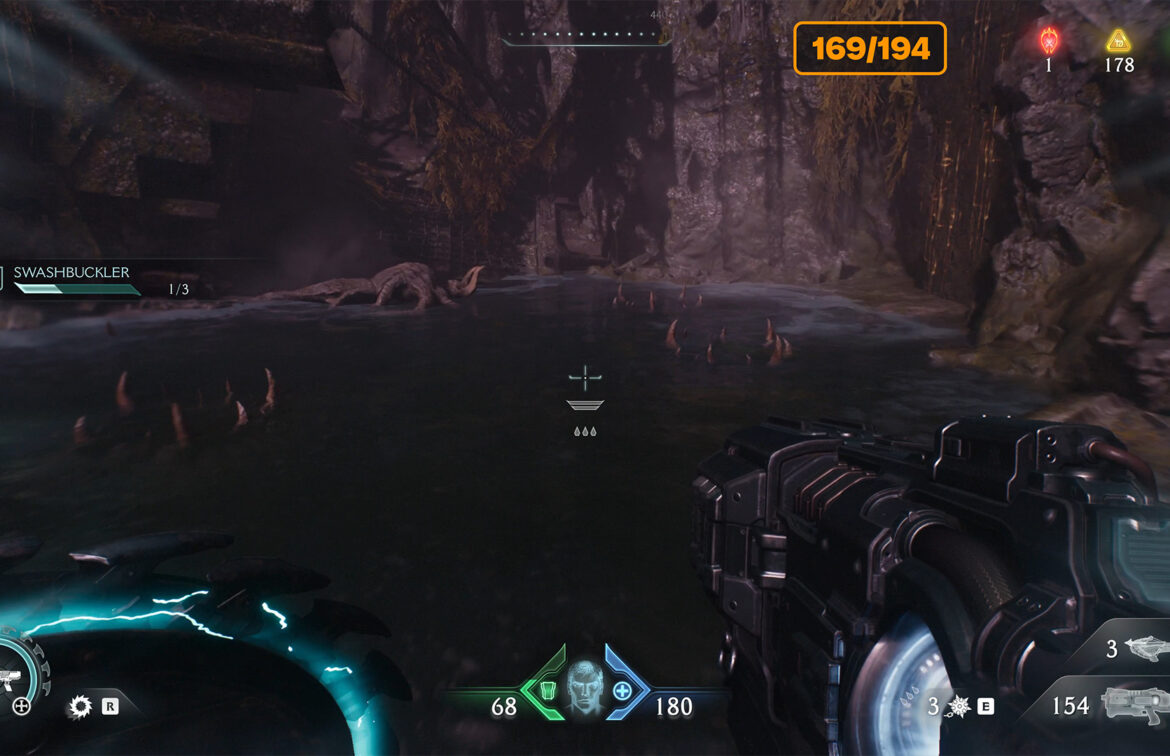
Task: Click the yellow triangle currency icon
Action: click(x=1118, y=41)
